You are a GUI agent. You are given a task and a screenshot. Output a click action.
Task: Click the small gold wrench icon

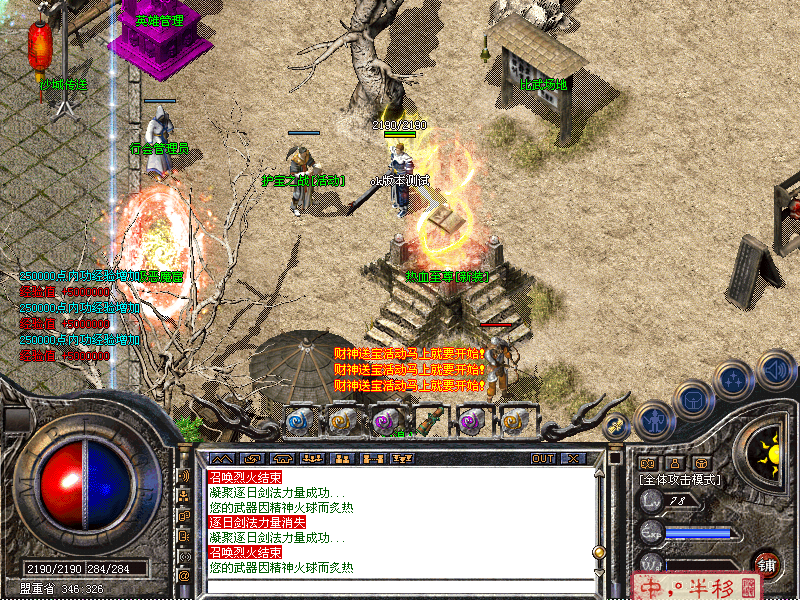(617, 425)
